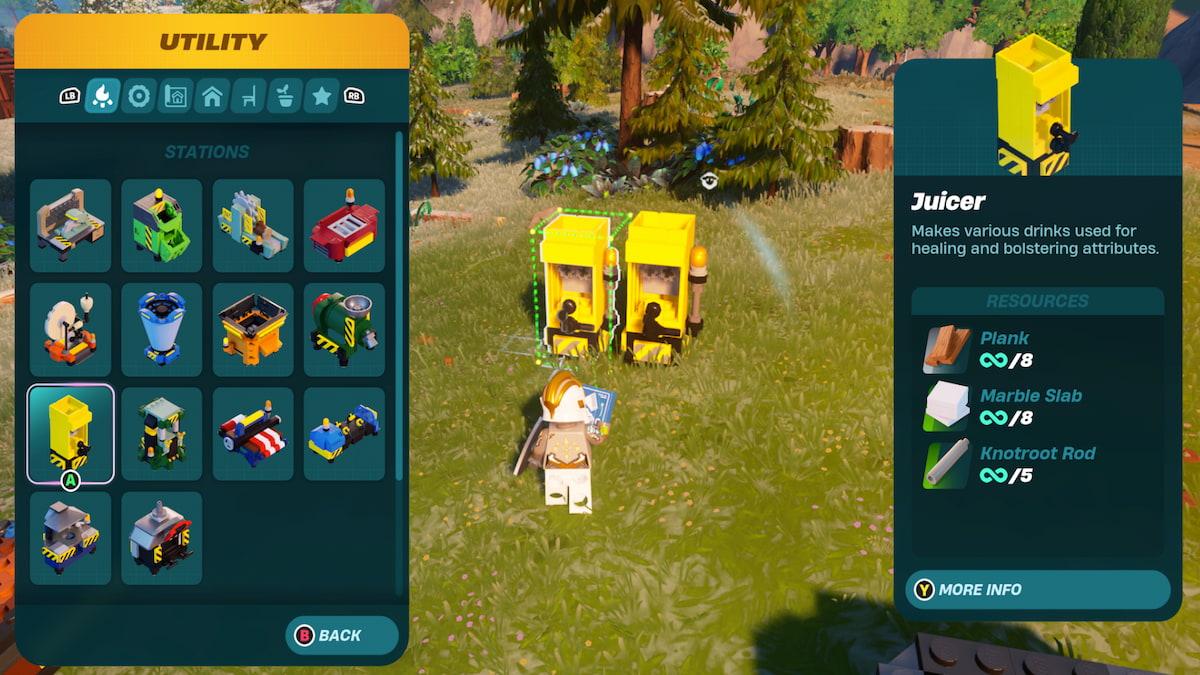Screen dimensions: 1200x675
Task: Select the spinning wheel station tile
Action: coord(70,329)
